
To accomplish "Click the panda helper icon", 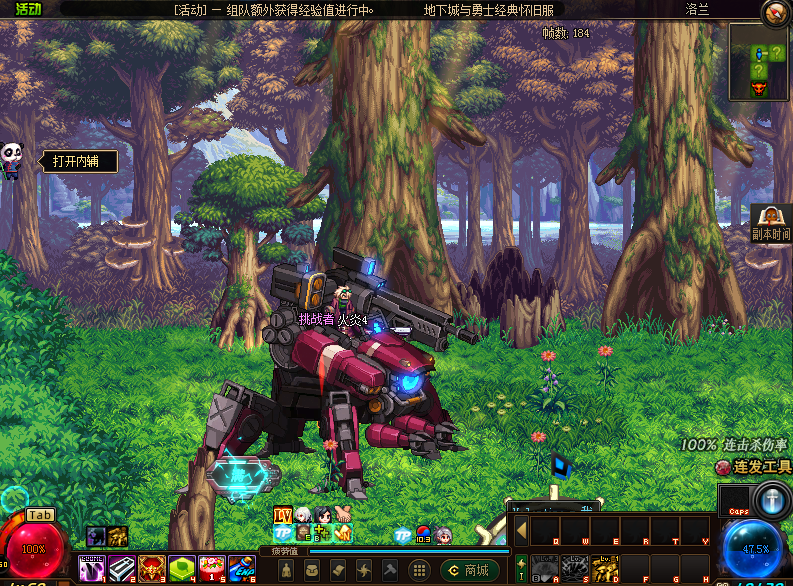I will click(x=11, y=158).
